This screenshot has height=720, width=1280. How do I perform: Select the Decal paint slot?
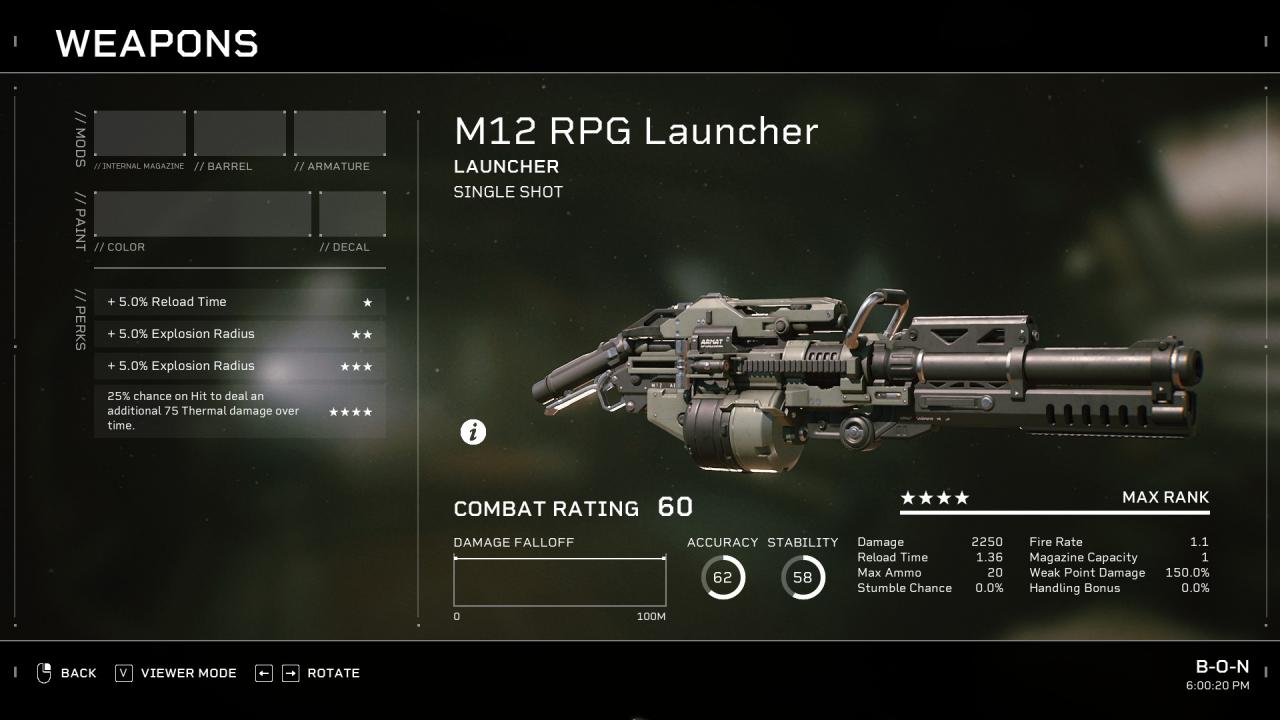click(x=352, y=214)
